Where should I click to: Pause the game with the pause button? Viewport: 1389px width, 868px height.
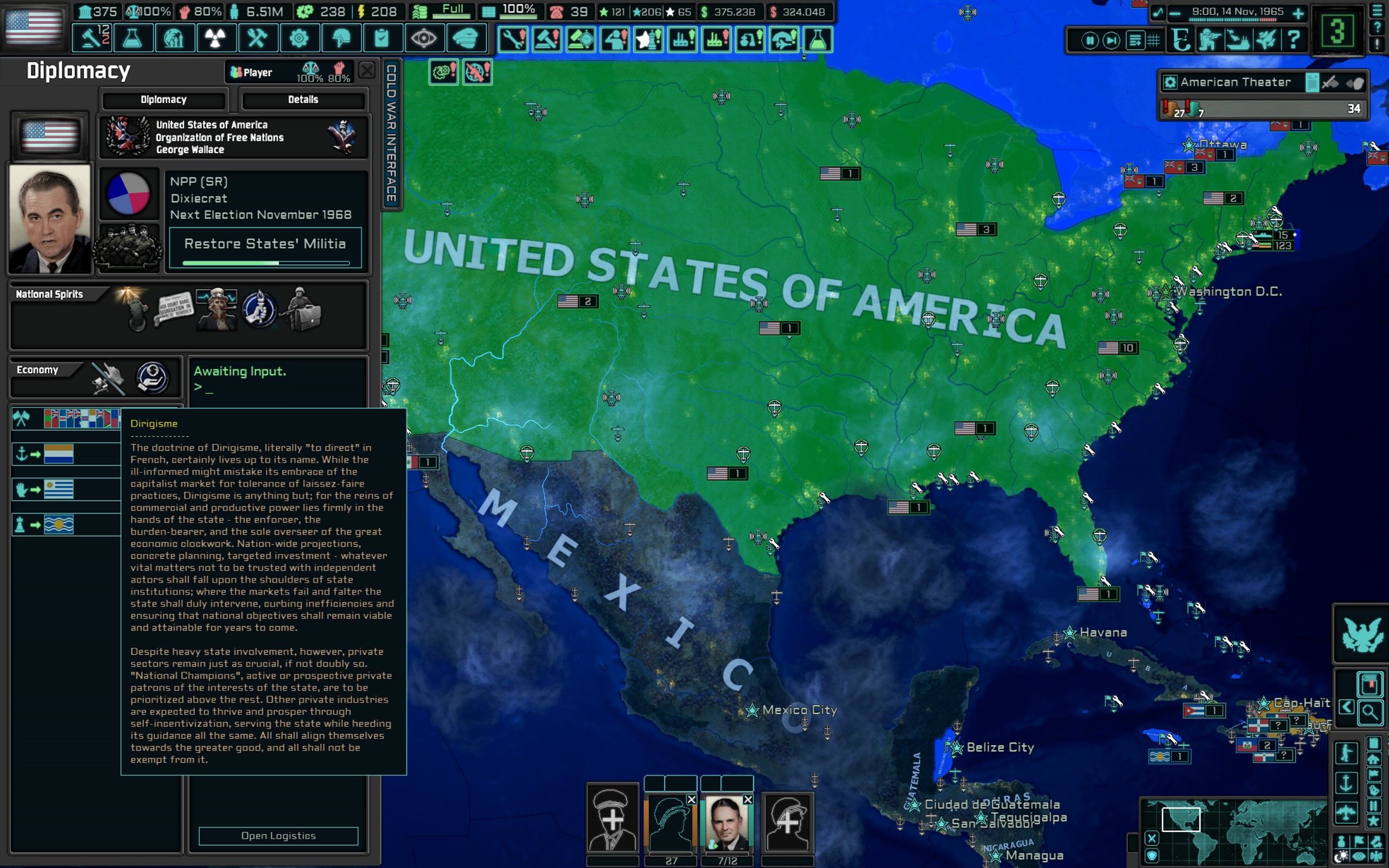tap(1090, 40)
